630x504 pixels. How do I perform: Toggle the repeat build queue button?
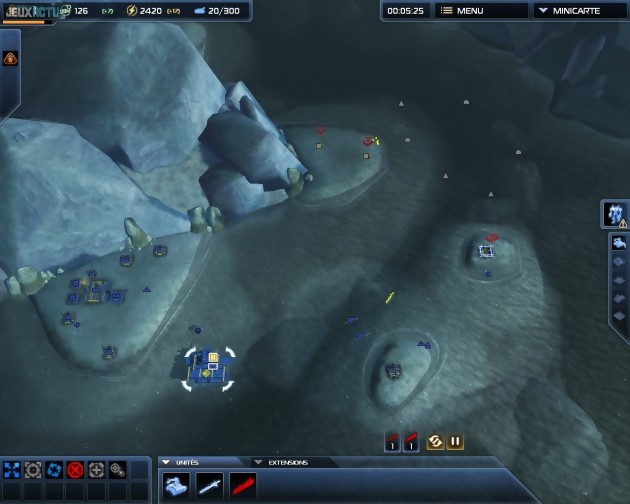click(435, 441)
